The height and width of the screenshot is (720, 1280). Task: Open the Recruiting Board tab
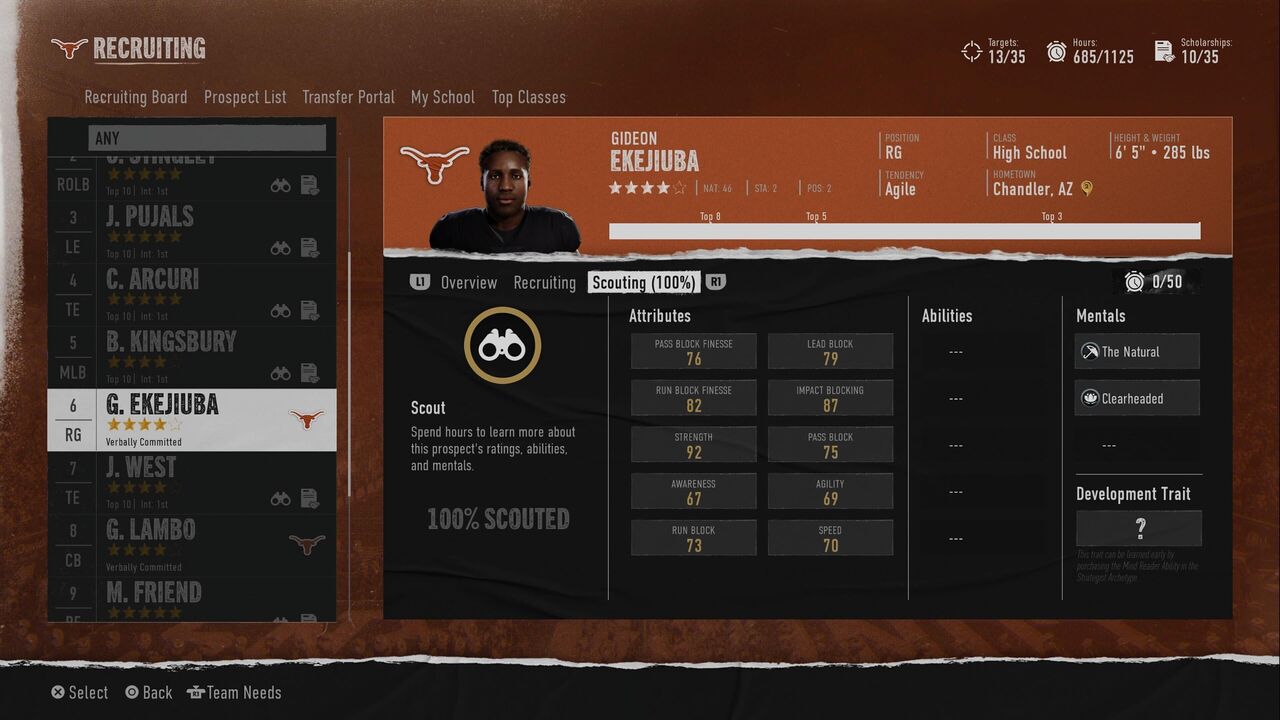point(135,97)
